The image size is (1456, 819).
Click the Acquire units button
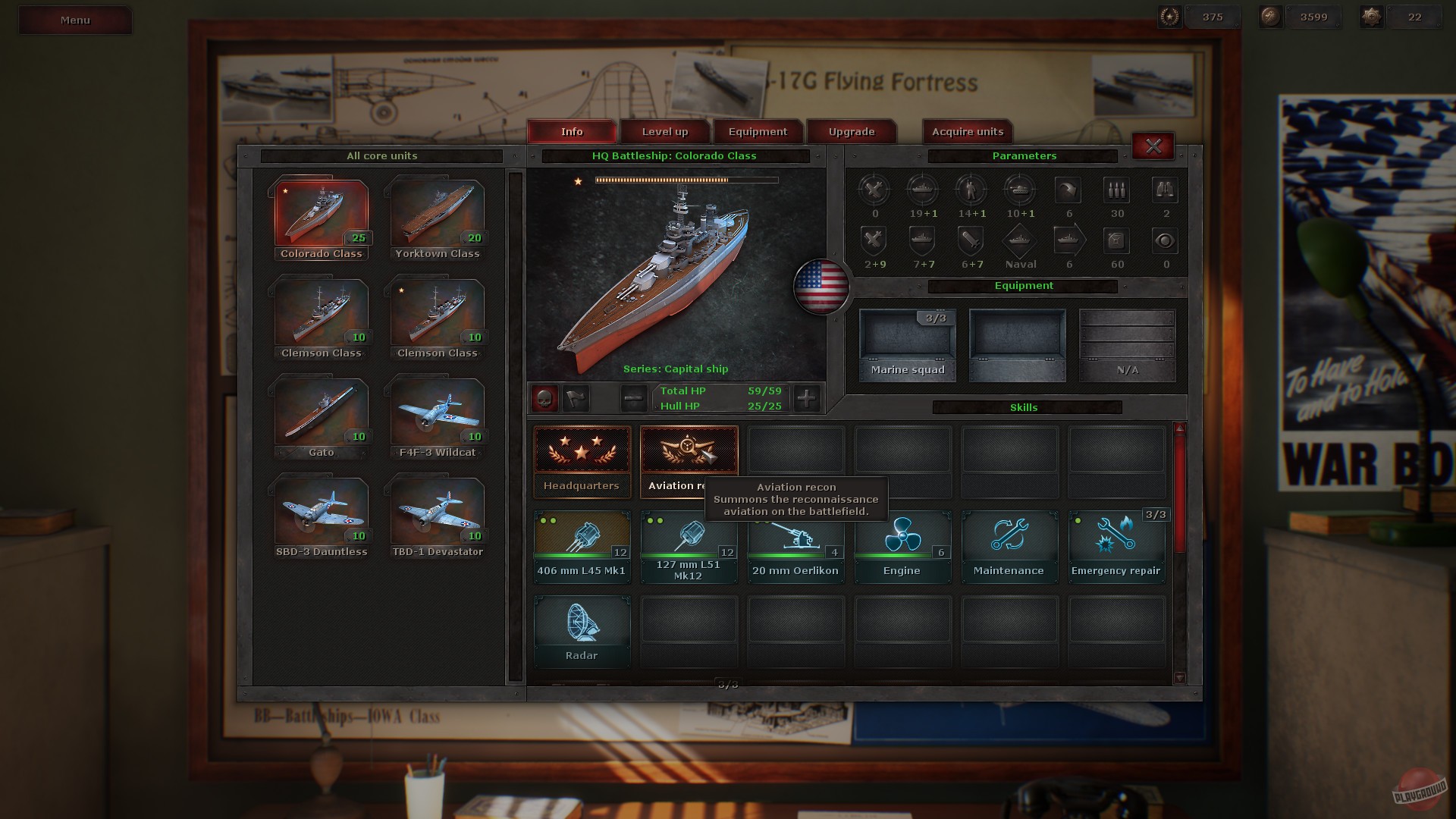point(966,131)
